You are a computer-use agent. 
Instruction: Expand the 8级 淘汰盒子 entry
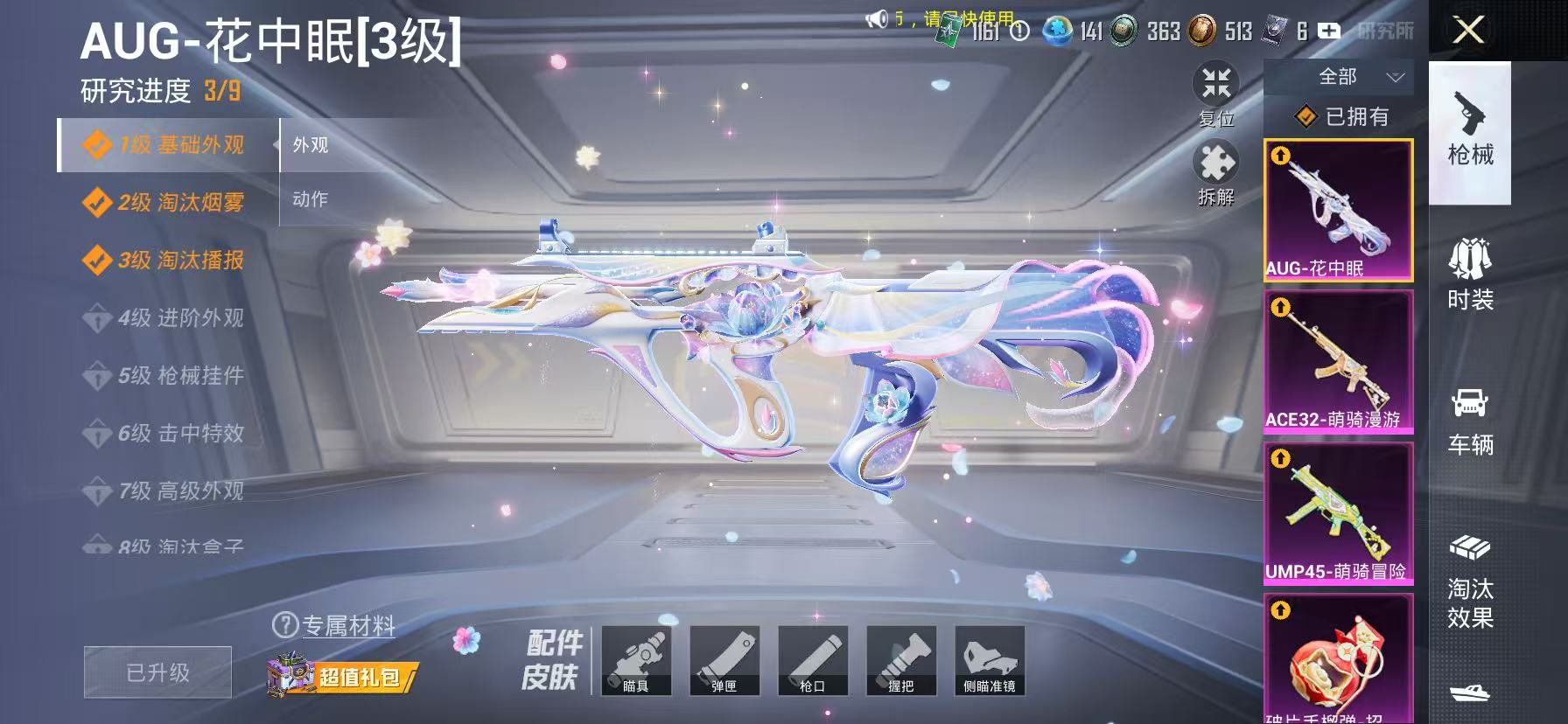pyautogui.click(x=162, y=545)
